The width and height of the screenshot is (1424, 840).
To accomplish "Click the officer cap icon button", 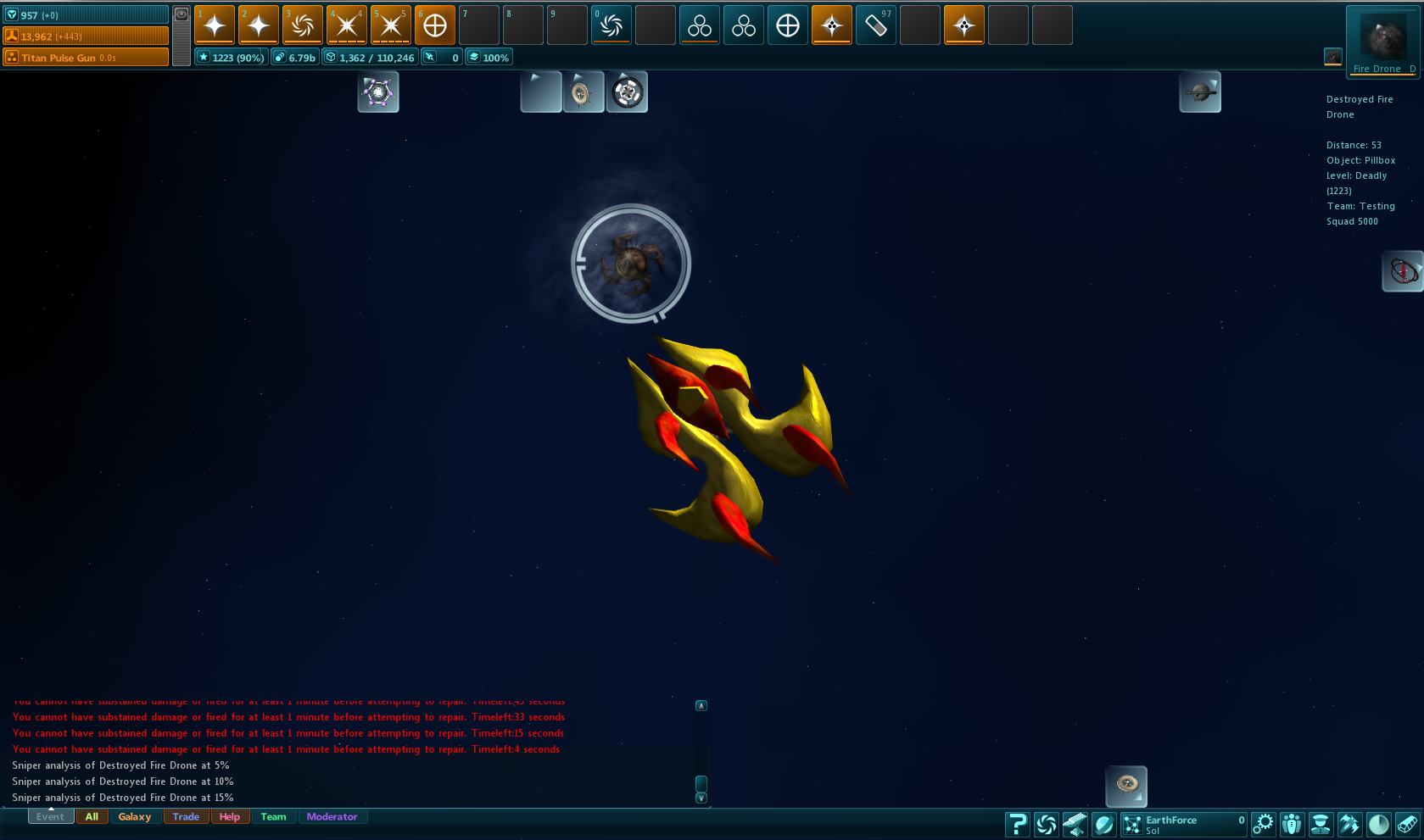I will tap(1320, 824).
